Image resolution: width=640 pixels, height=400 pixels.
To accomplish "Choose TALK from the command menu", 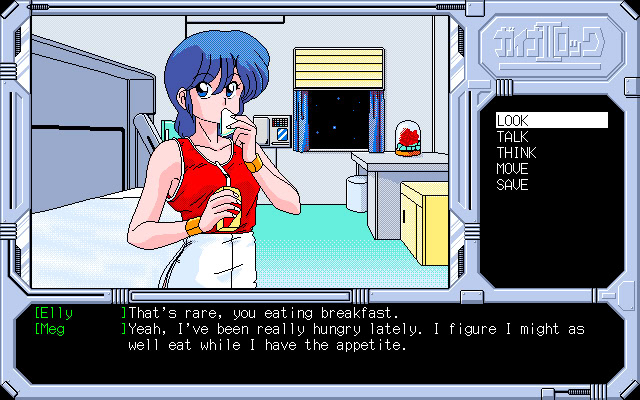I will (x=512, y=136).
